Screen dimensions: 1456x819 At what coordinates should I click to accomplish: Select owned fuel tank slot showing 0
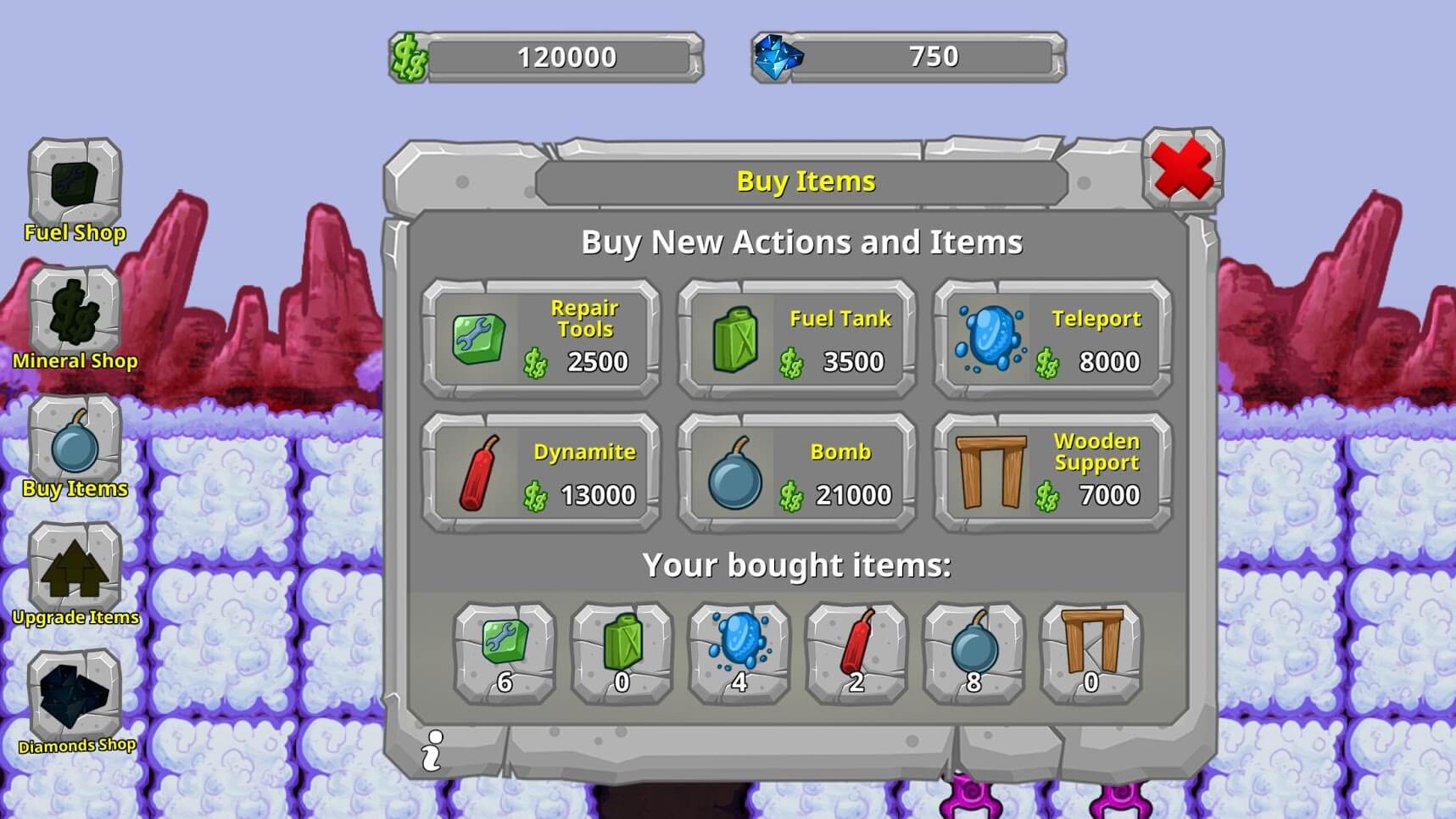[622, 653]
